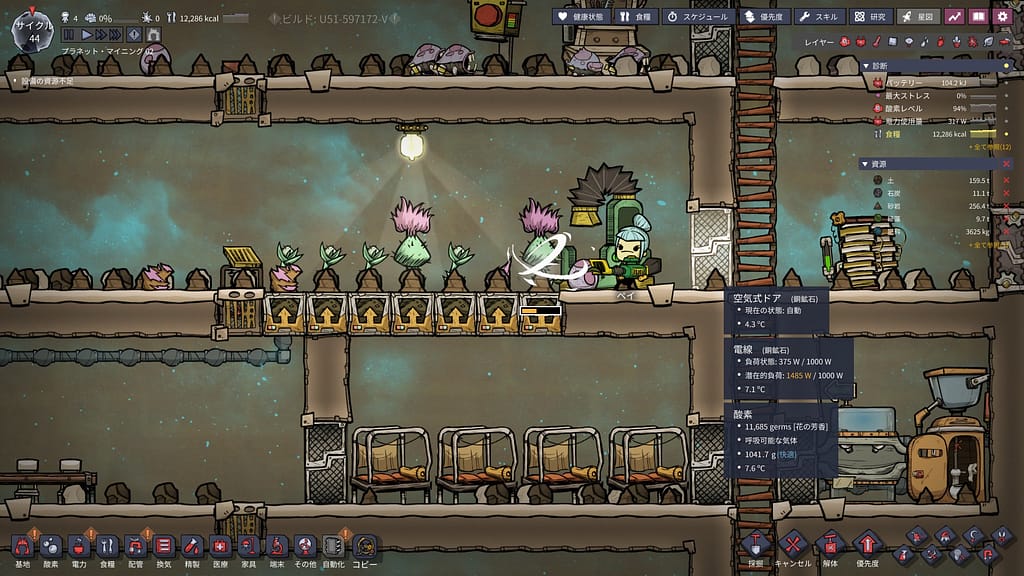Select the 解体 deconstruct tool
The height and width of the screenshot is (576, 1024).
coord(829,547)
